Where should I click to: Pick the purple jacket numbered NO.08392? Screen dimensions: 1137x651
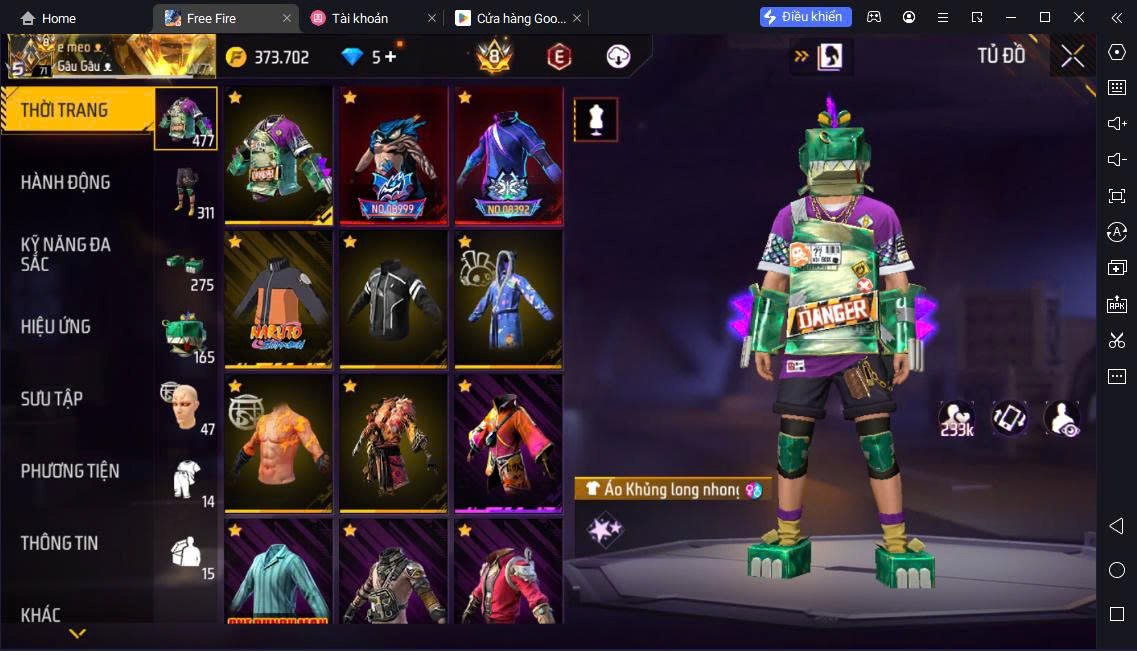(x=508, y=155)
